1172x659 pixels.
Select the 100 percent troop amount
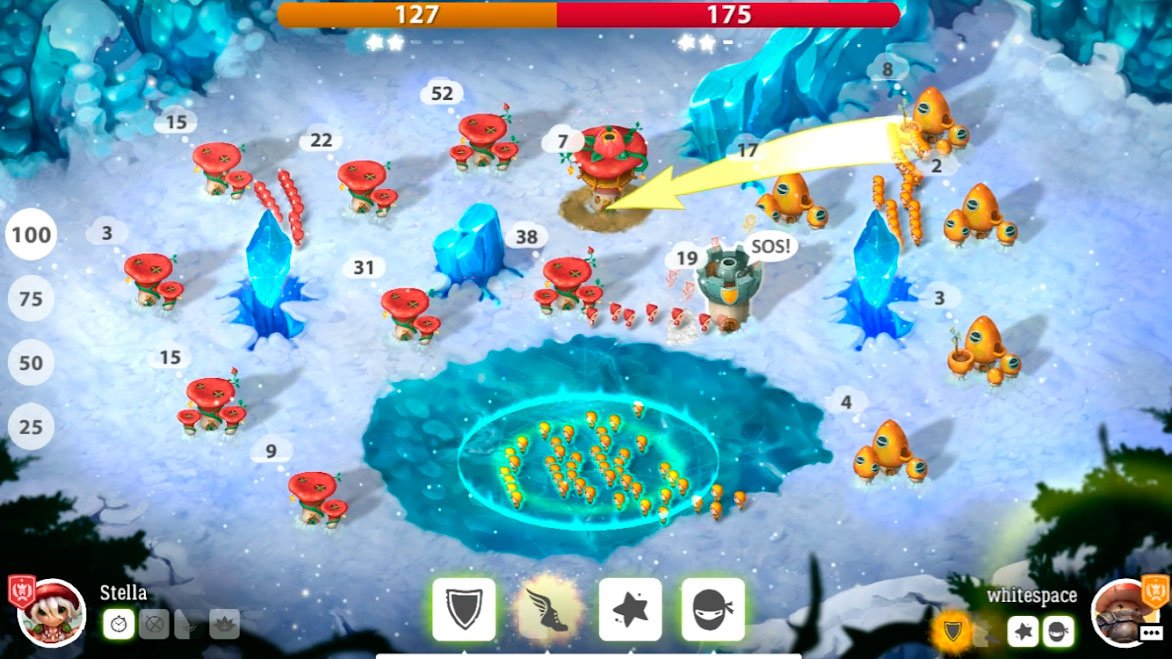point(31,236)
